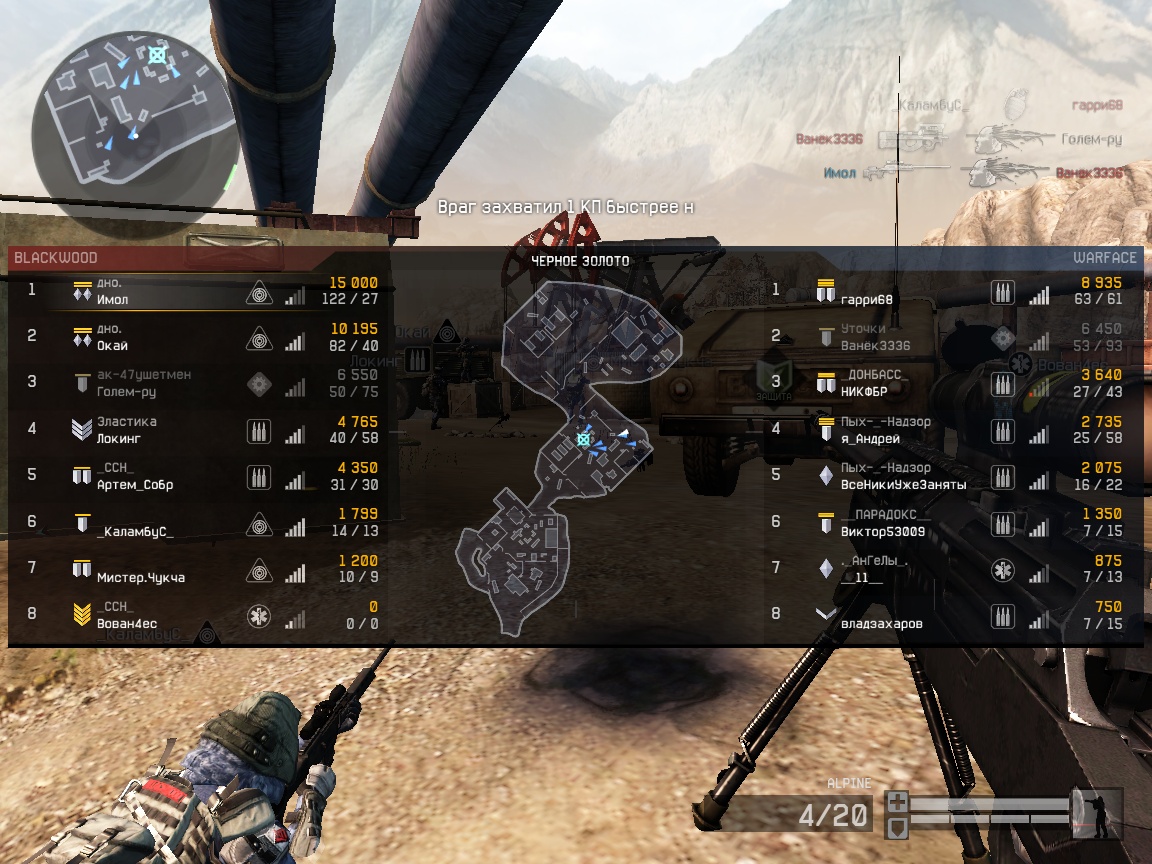1152x864 pixels.
Task: Select Виктор53009 from the Warface team
Action: pos(882,531)
